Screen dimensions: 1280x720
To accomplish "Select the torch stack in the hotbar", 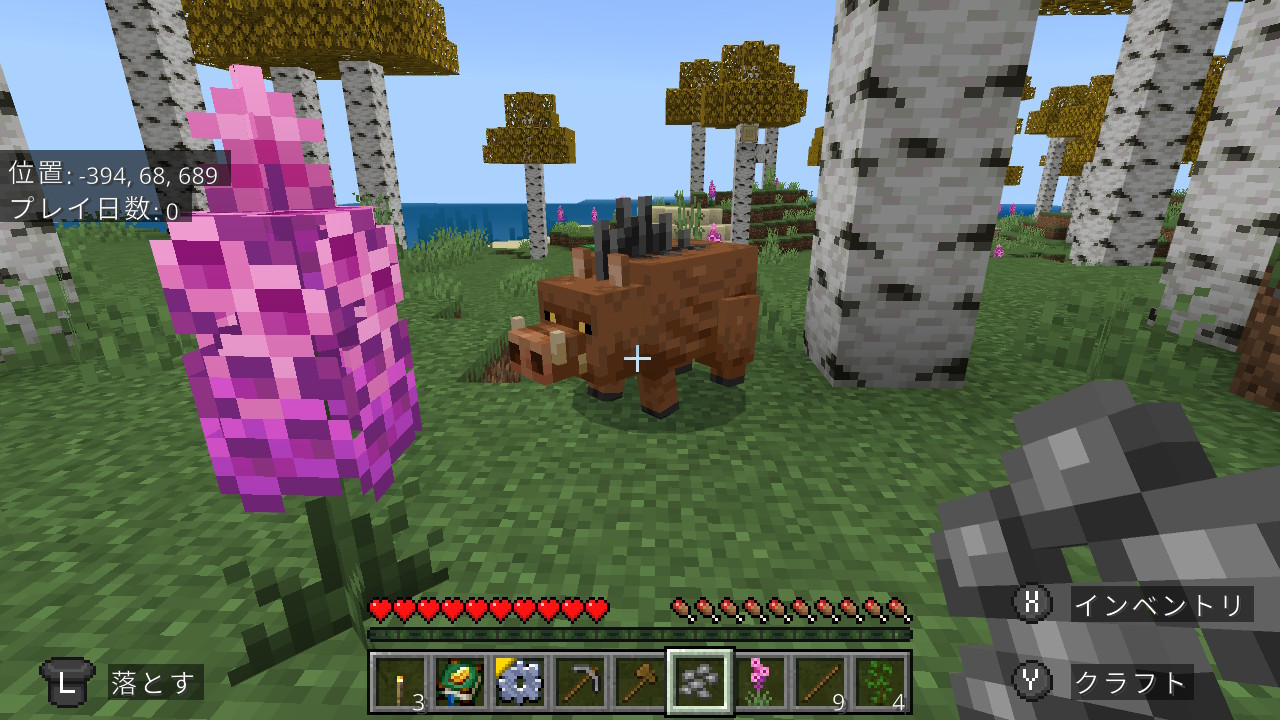I will click(400, 682).
